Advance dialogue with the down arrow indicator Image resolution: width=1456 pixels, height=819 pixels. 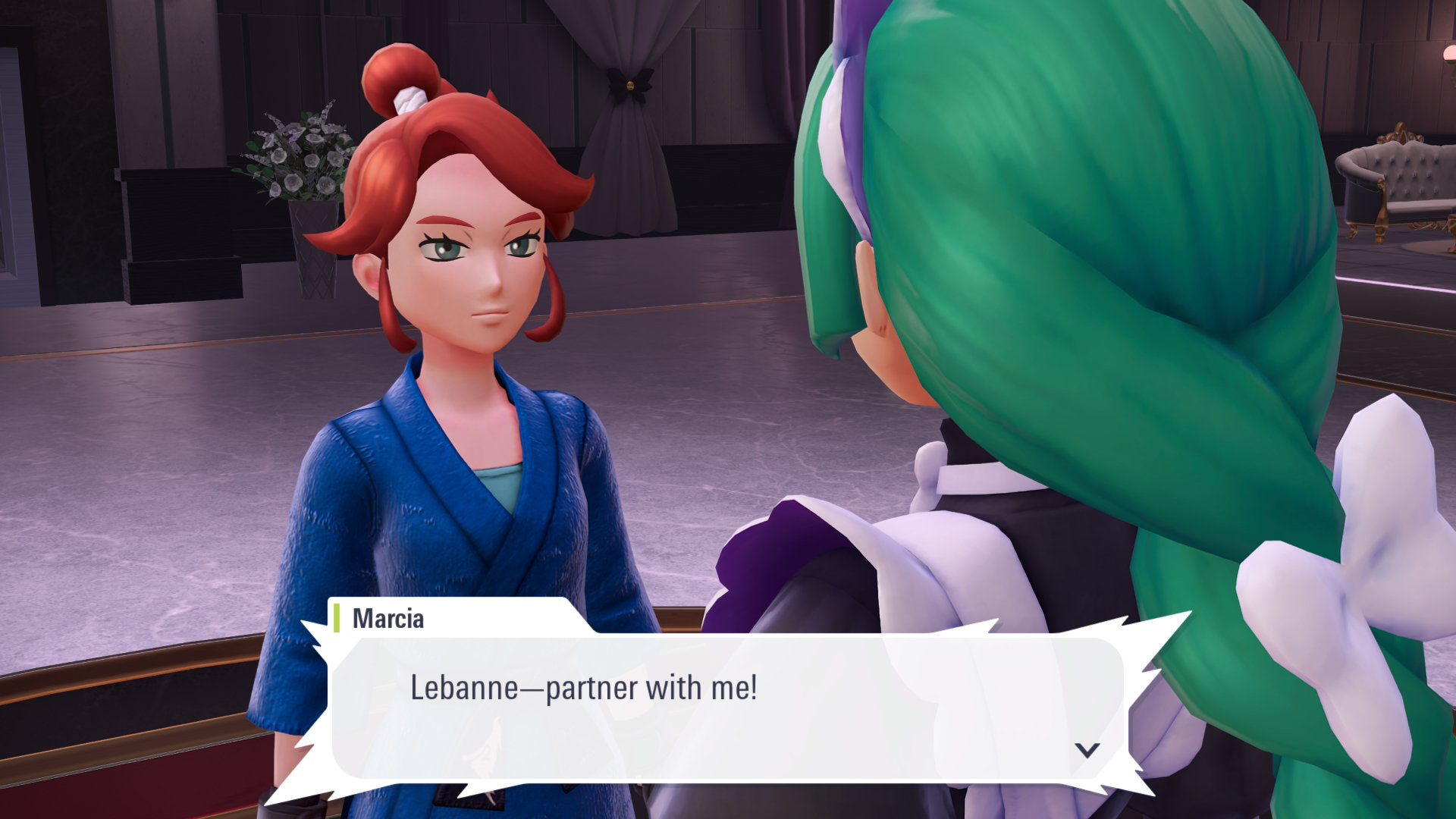1087,750
